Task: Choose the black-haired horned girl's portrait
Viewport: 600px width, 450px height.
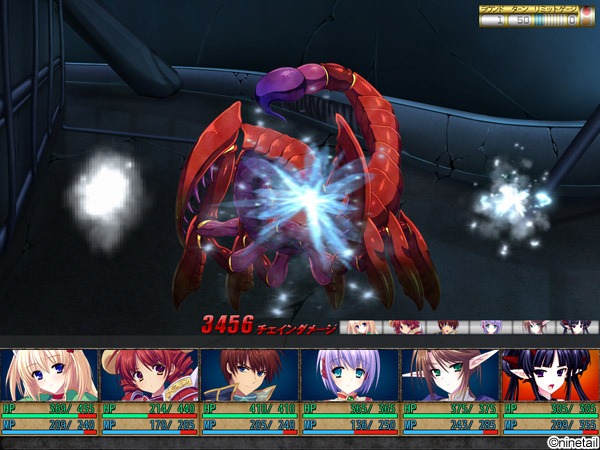Action: pos(549,375)
